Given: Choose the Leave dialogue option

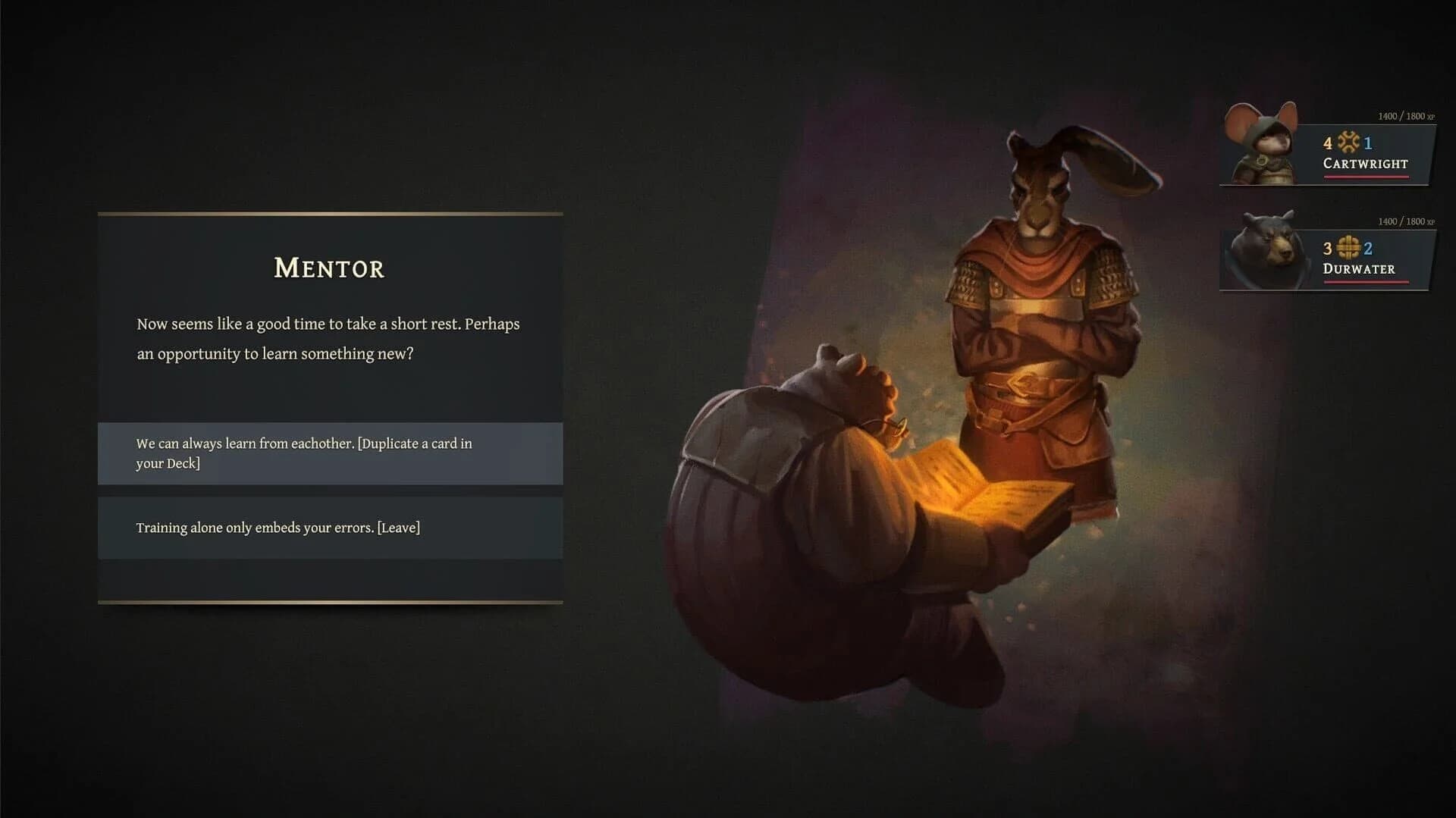Looking at the screenshot, I should click(330, 528).
